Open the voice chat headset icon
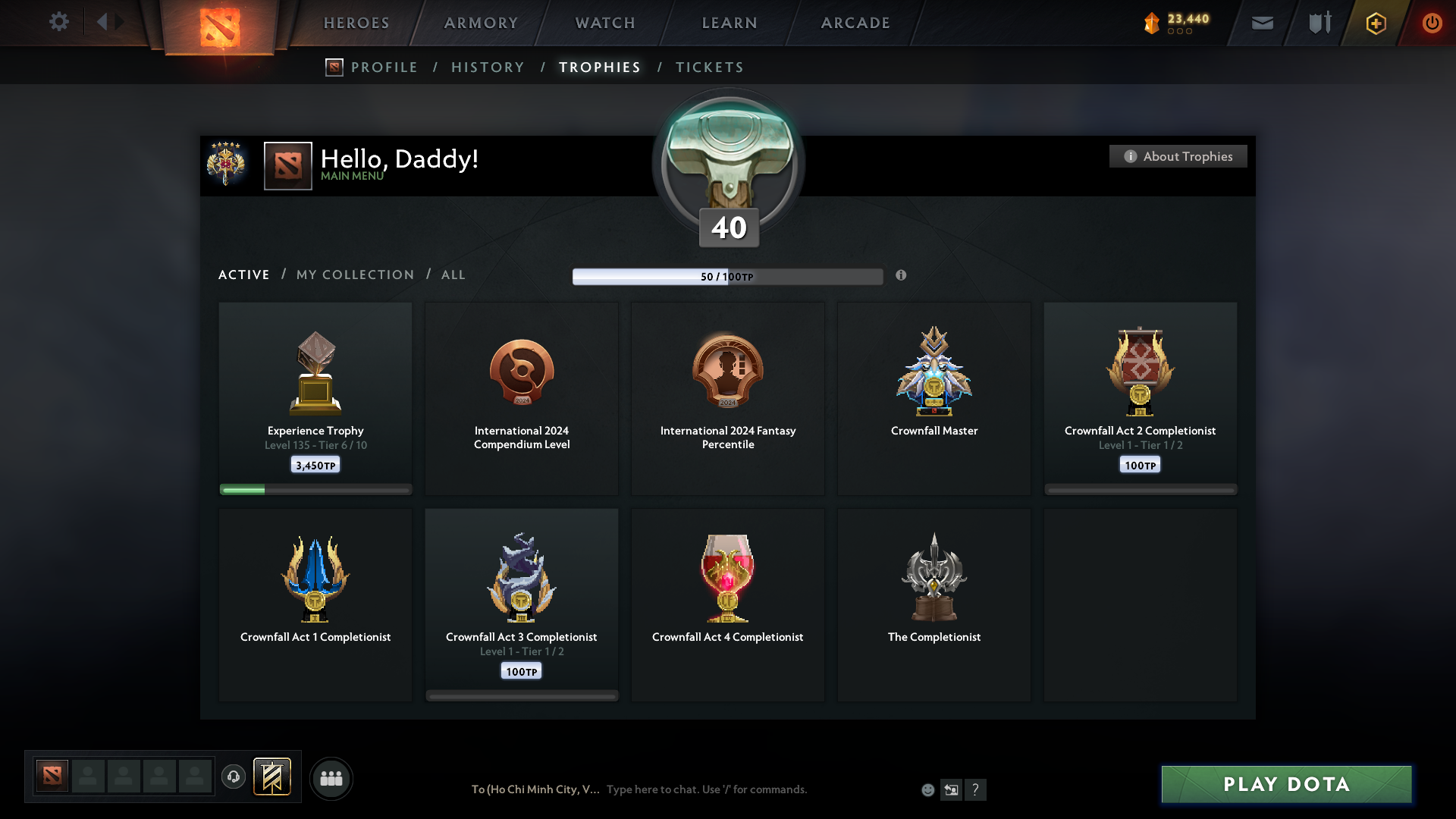 click(x=233, y=778)
